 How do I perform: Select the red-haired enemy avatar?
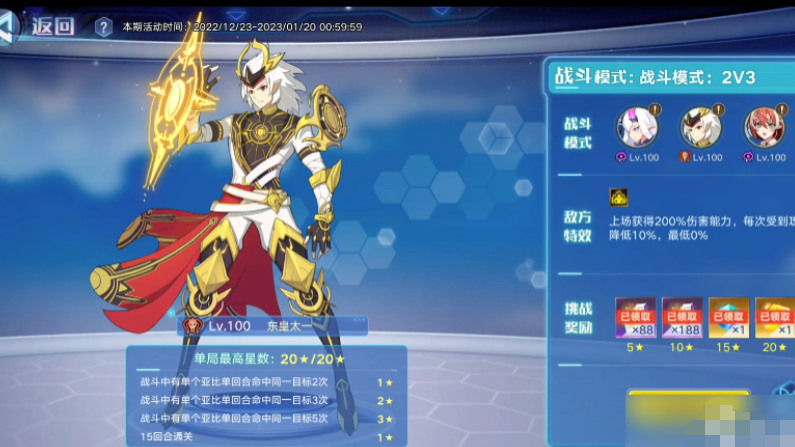point(764,128)
